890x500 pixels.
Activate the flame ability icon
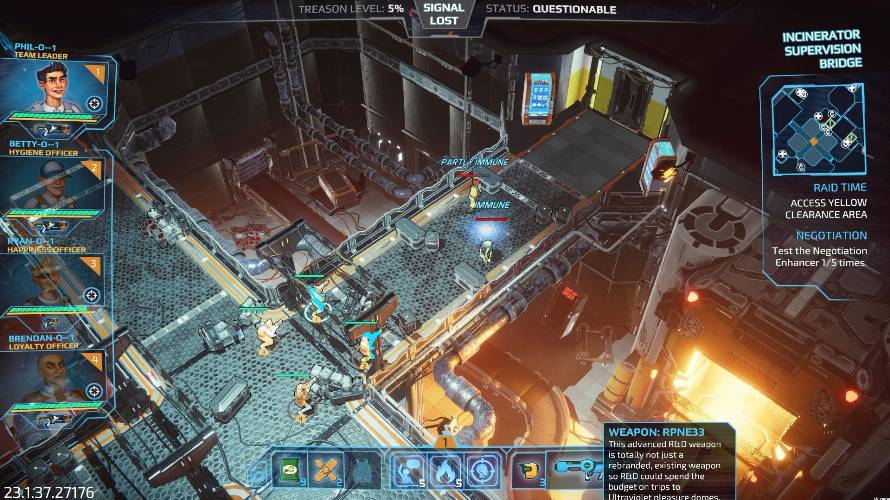pos(444,468)
